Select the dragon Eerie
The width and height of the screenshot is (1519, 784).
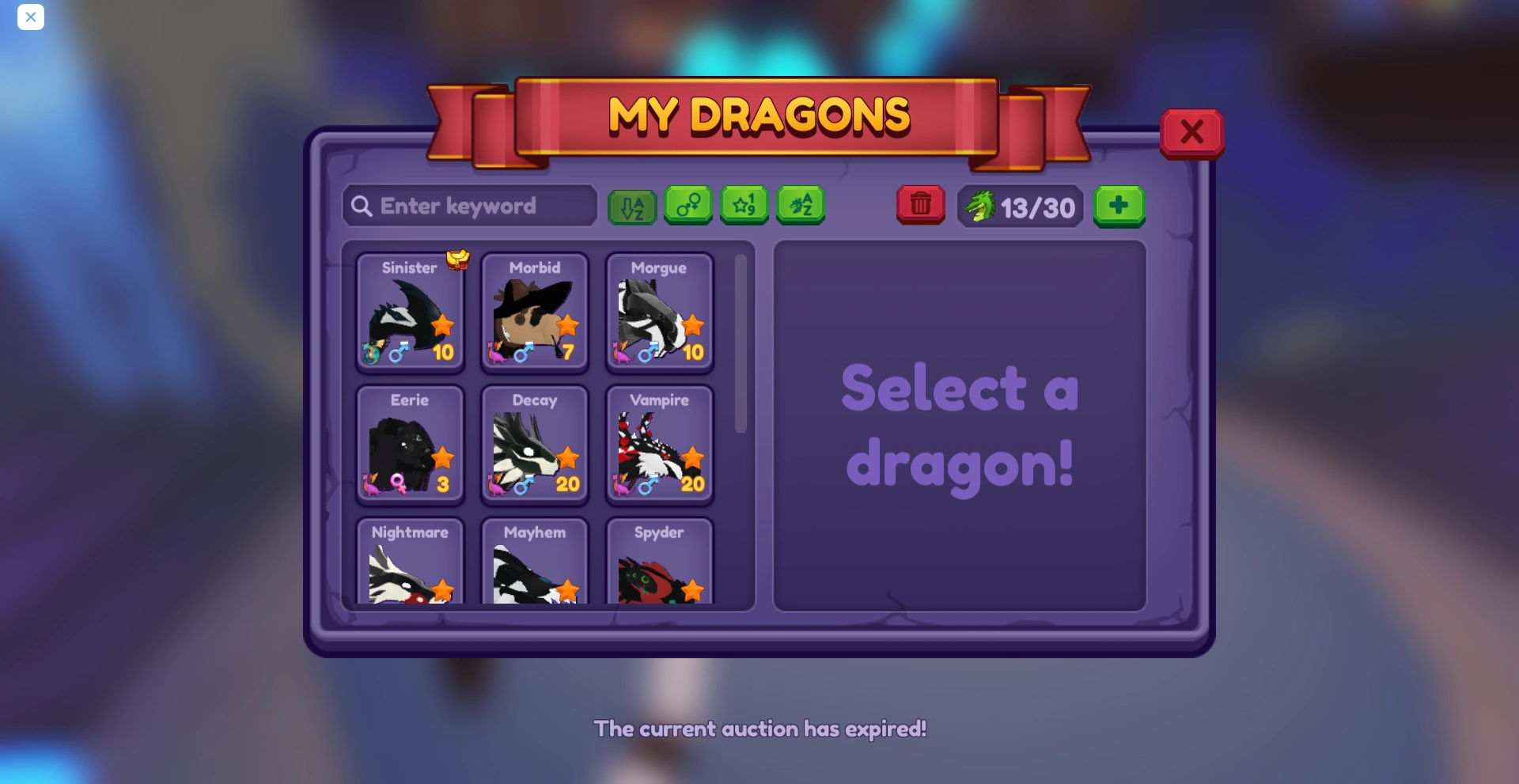(410, 445)
